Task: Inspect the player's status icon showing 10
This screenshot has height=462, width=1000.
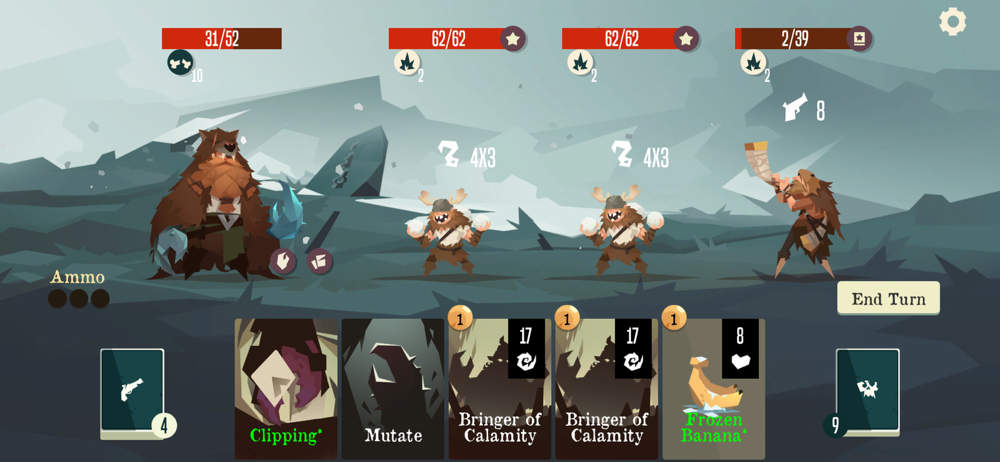Action: click(x=180, y=63)
